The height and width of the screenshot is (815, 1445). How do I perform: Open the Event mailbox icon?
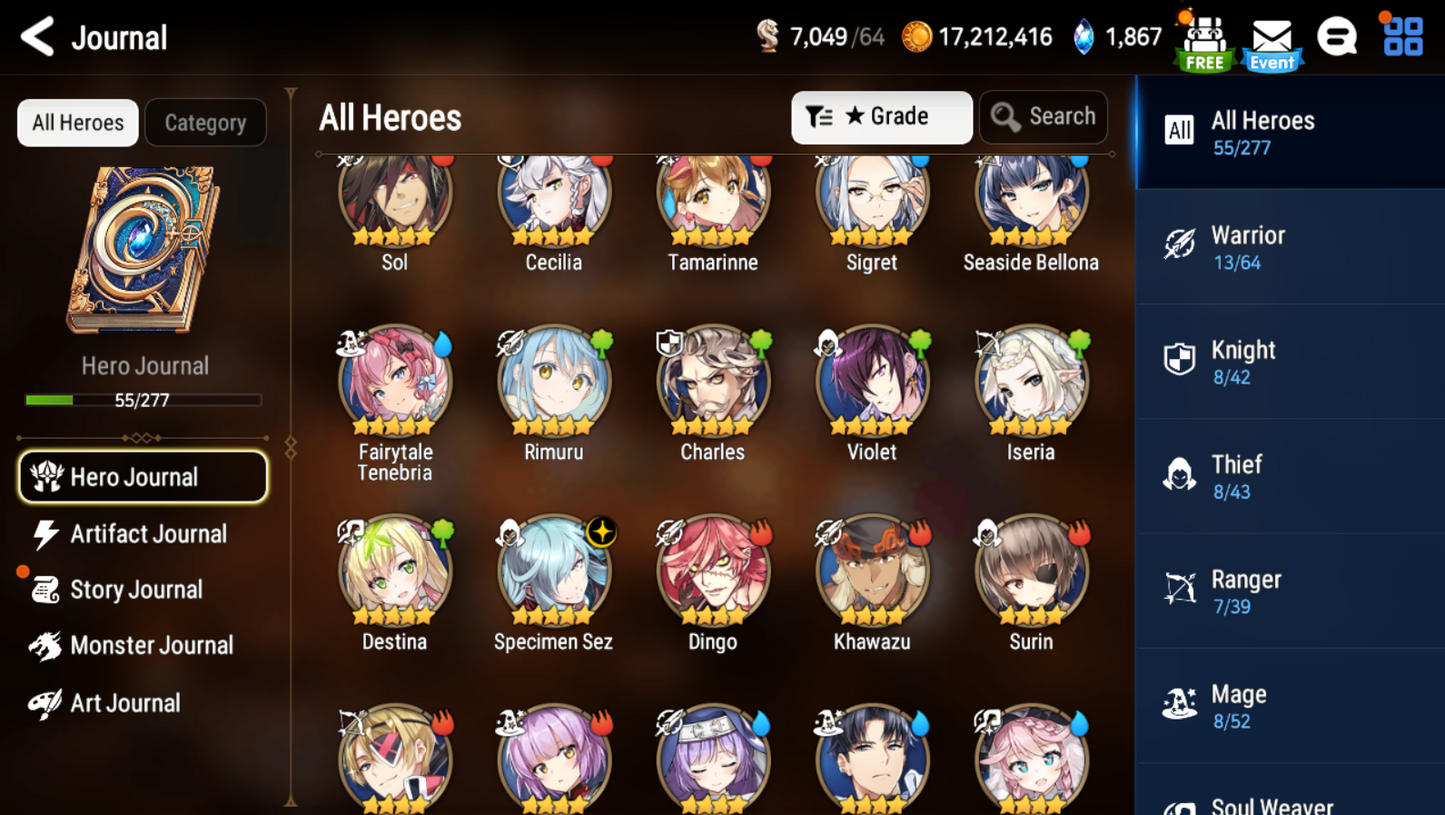tap(1270, 40)
